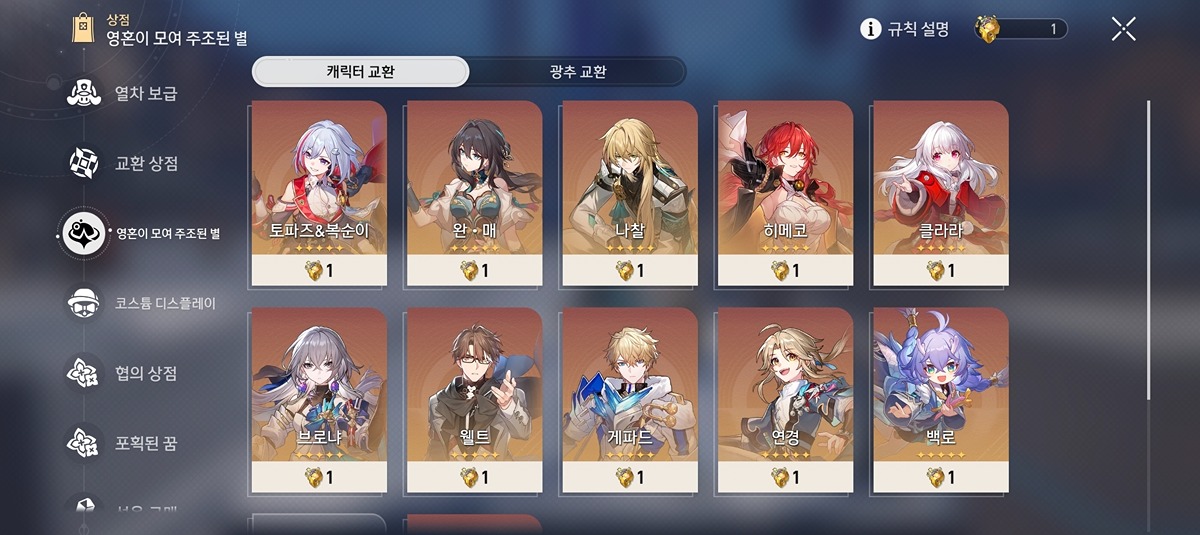Choose the 백로 character card

tap(940, 398)
